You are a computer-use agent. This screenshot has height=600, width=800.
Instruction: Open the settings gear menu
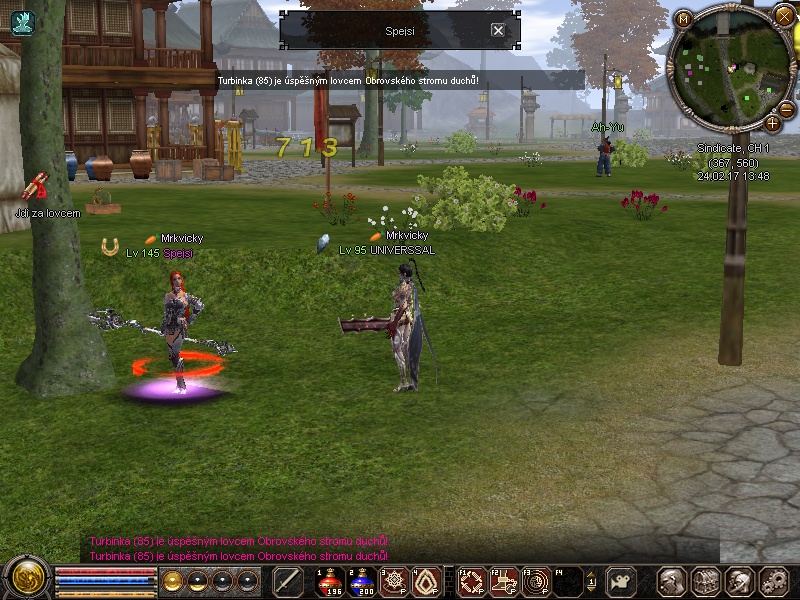click(773, 581)
